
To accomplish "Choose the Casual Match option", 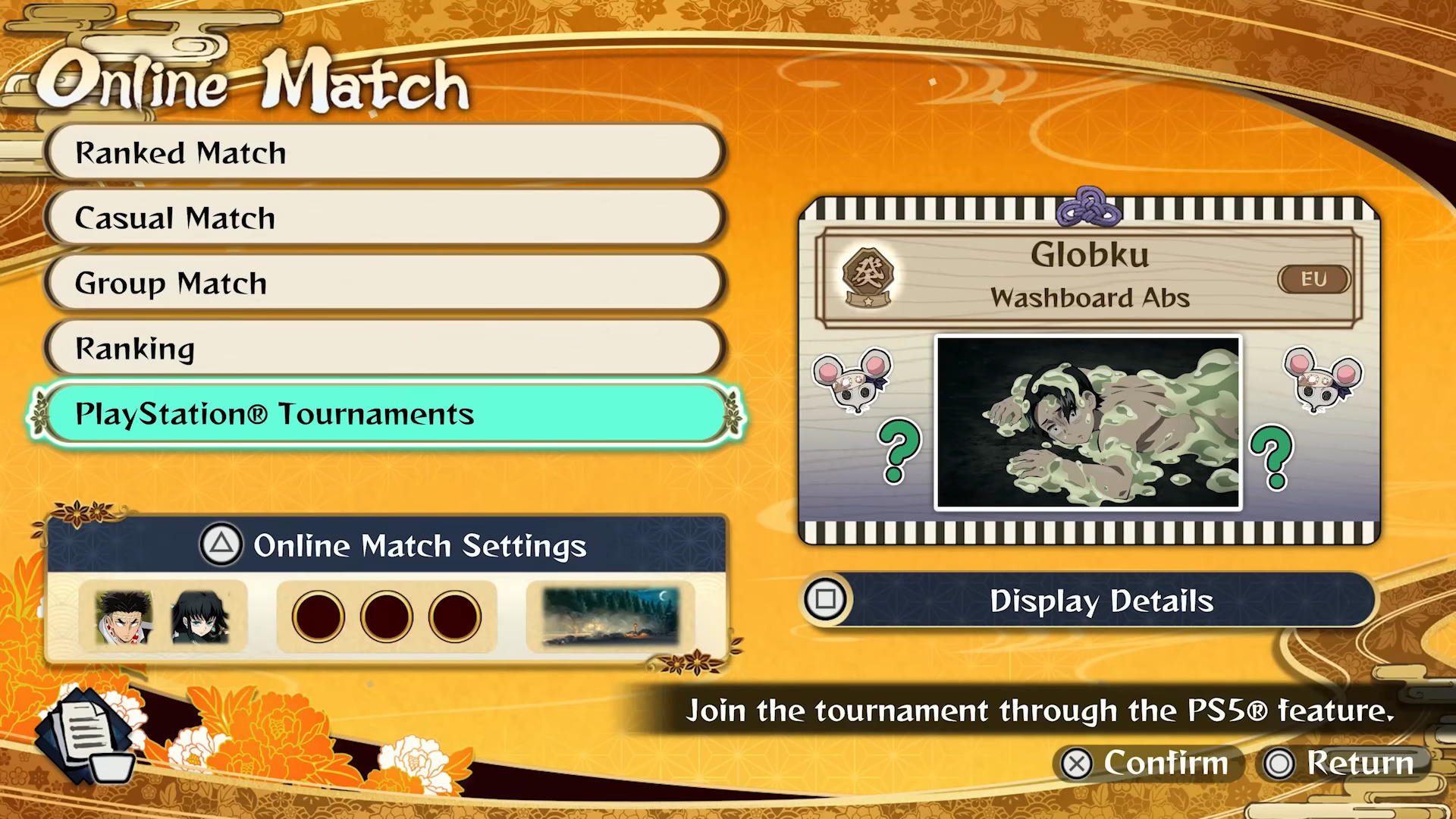I will (x=384, y=218).
